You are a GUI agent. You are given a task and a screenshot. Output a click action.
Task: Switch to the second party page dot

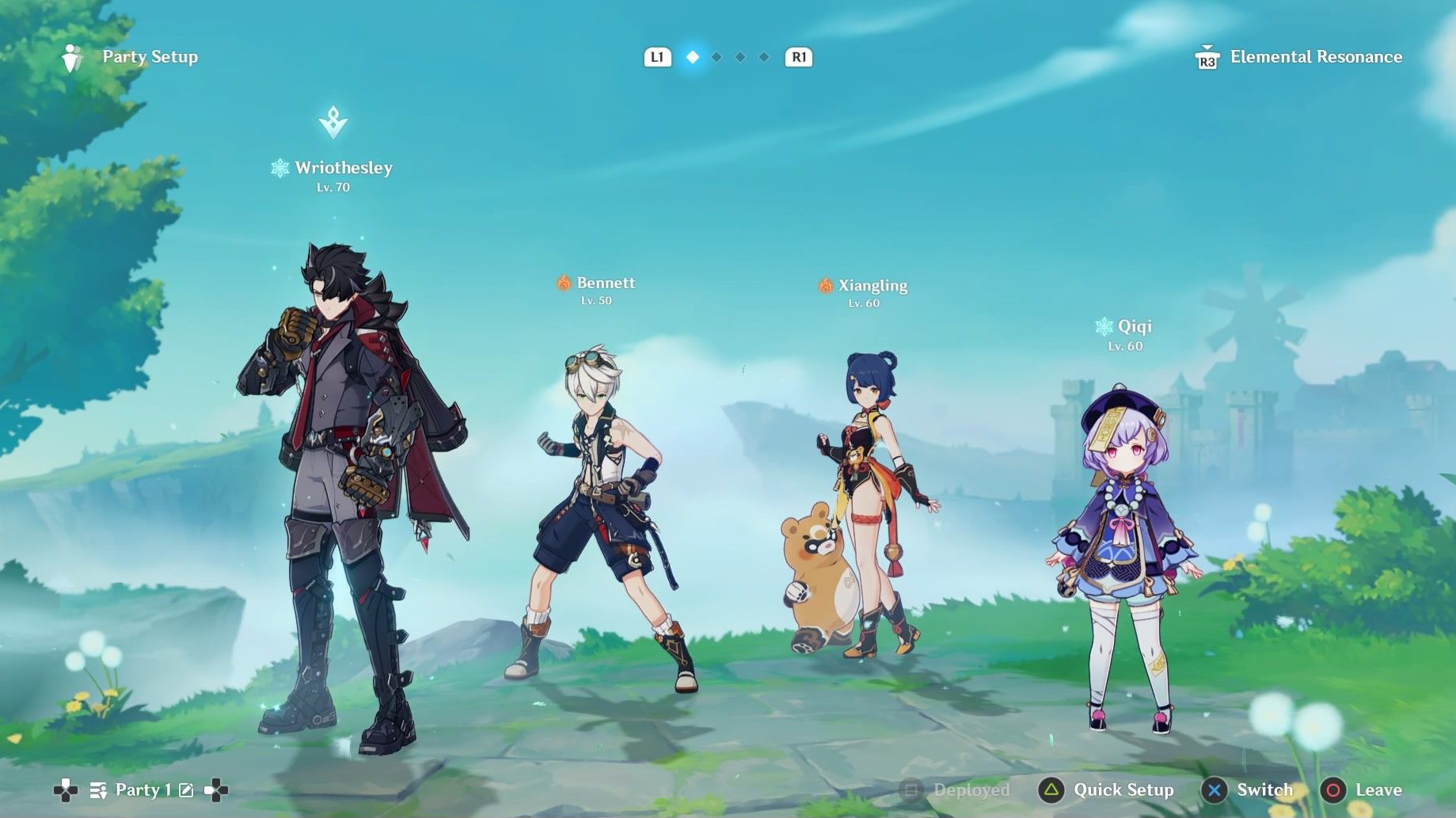pyautogui.click(x=717, y=57)
